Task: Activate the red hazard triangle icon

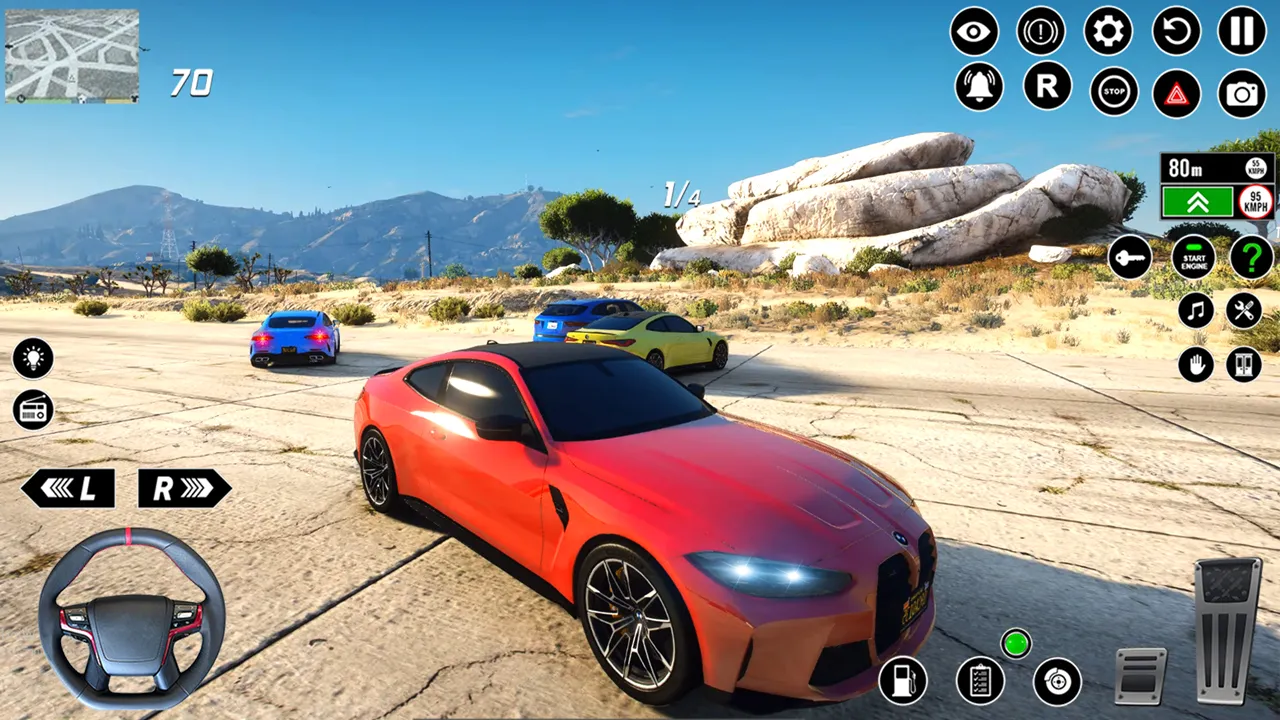Action: point(1178,92)
